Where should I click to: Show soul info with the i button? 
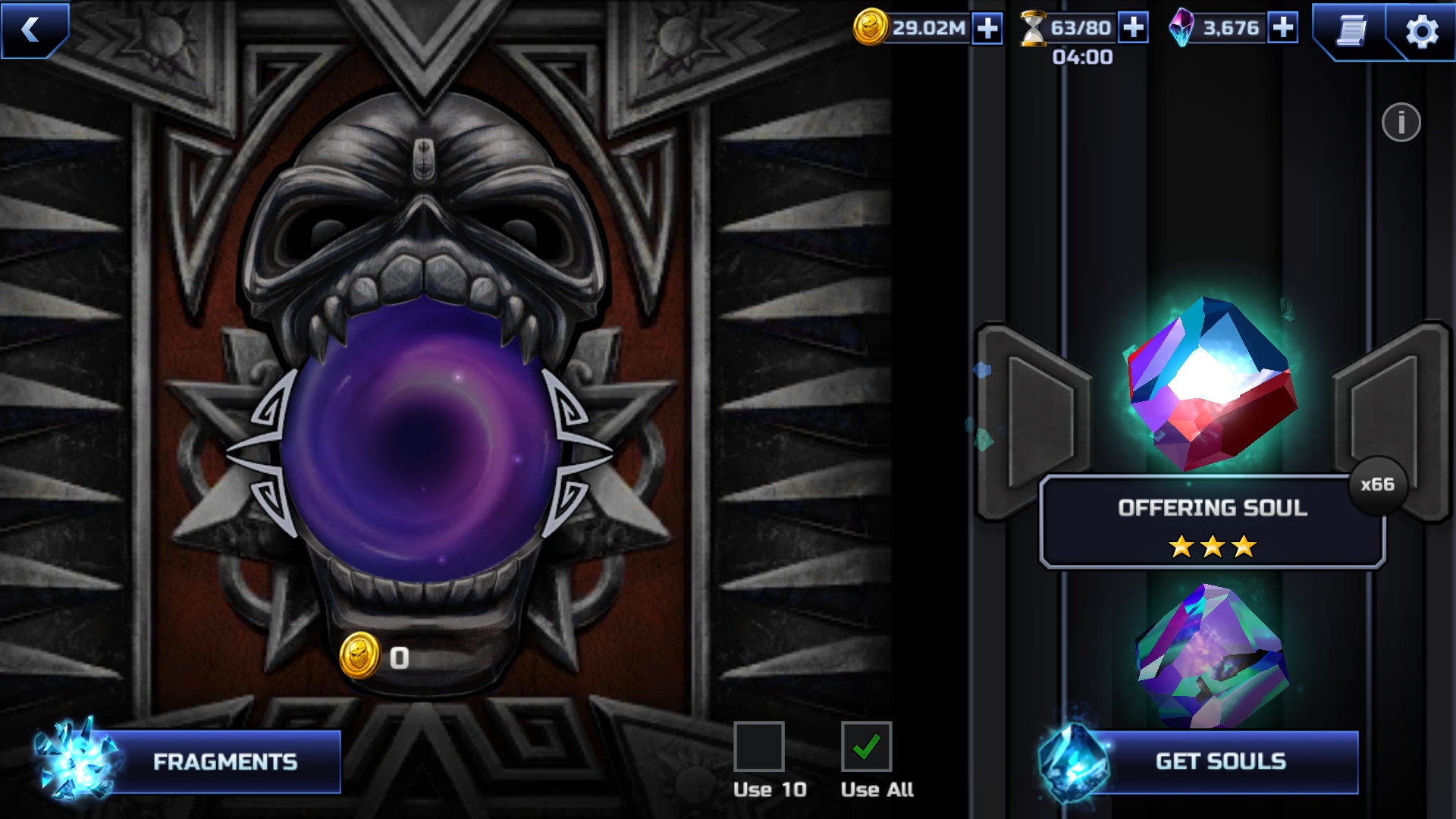[1401, 122]
